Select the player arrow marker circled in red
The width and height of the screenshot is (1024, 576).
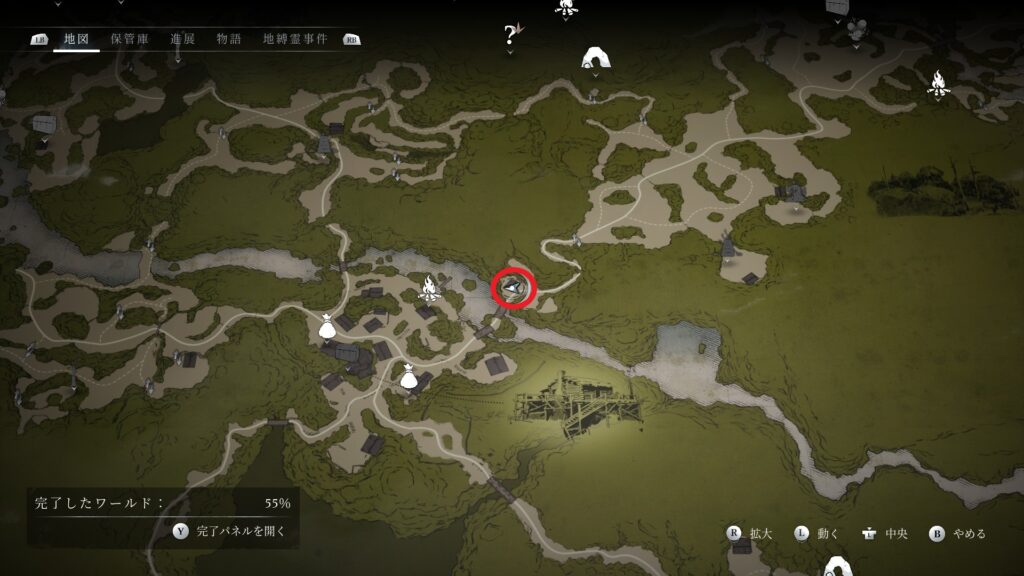[515, 289]
